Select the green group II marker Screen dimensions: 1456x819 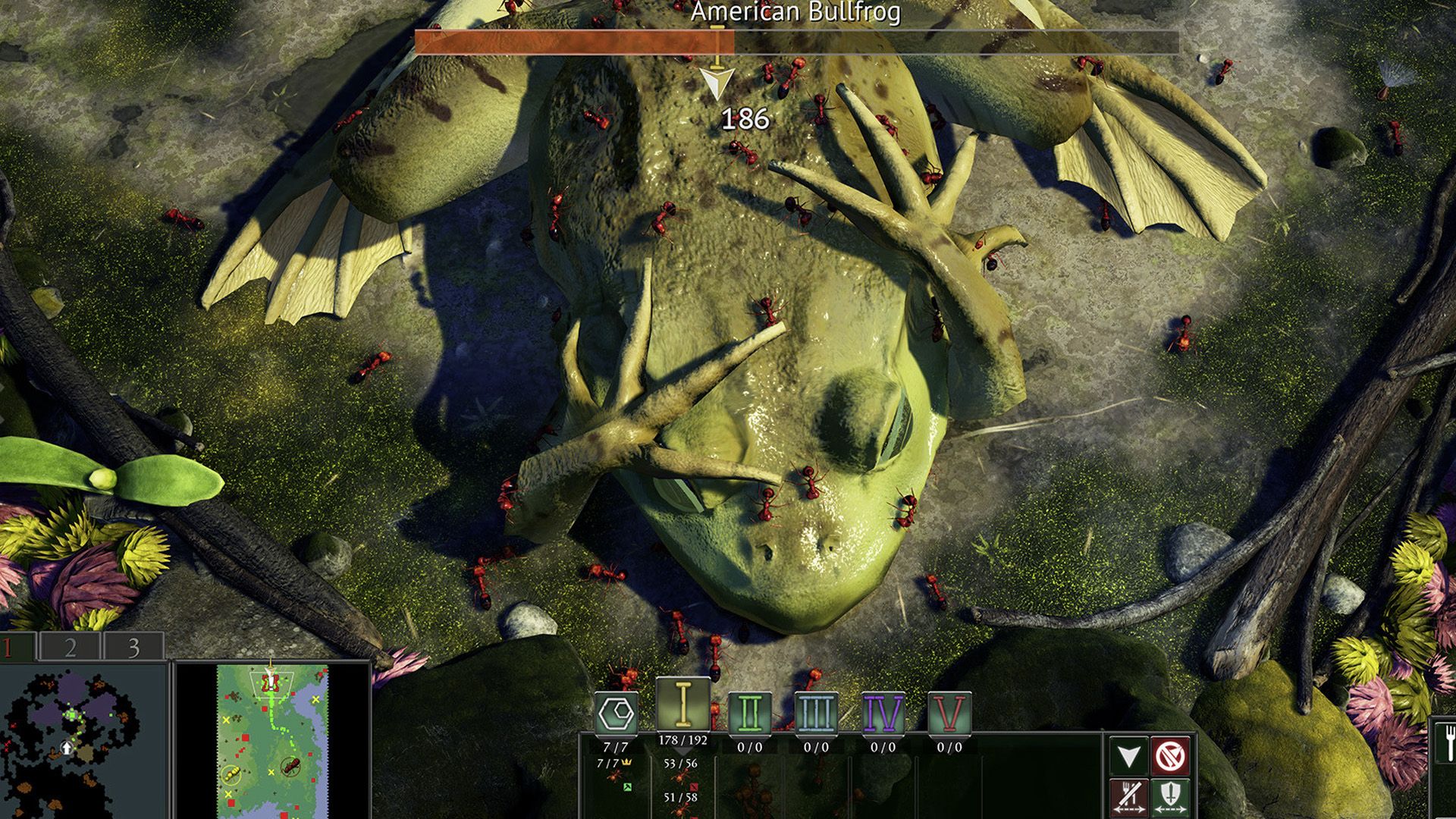(749, 713)
